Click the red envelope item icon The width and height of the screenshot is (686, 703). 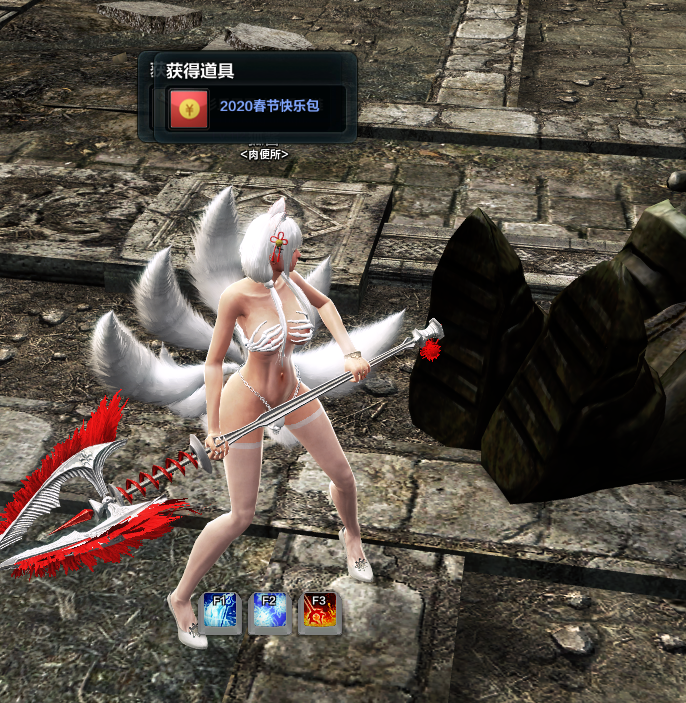tap(188, 108)
